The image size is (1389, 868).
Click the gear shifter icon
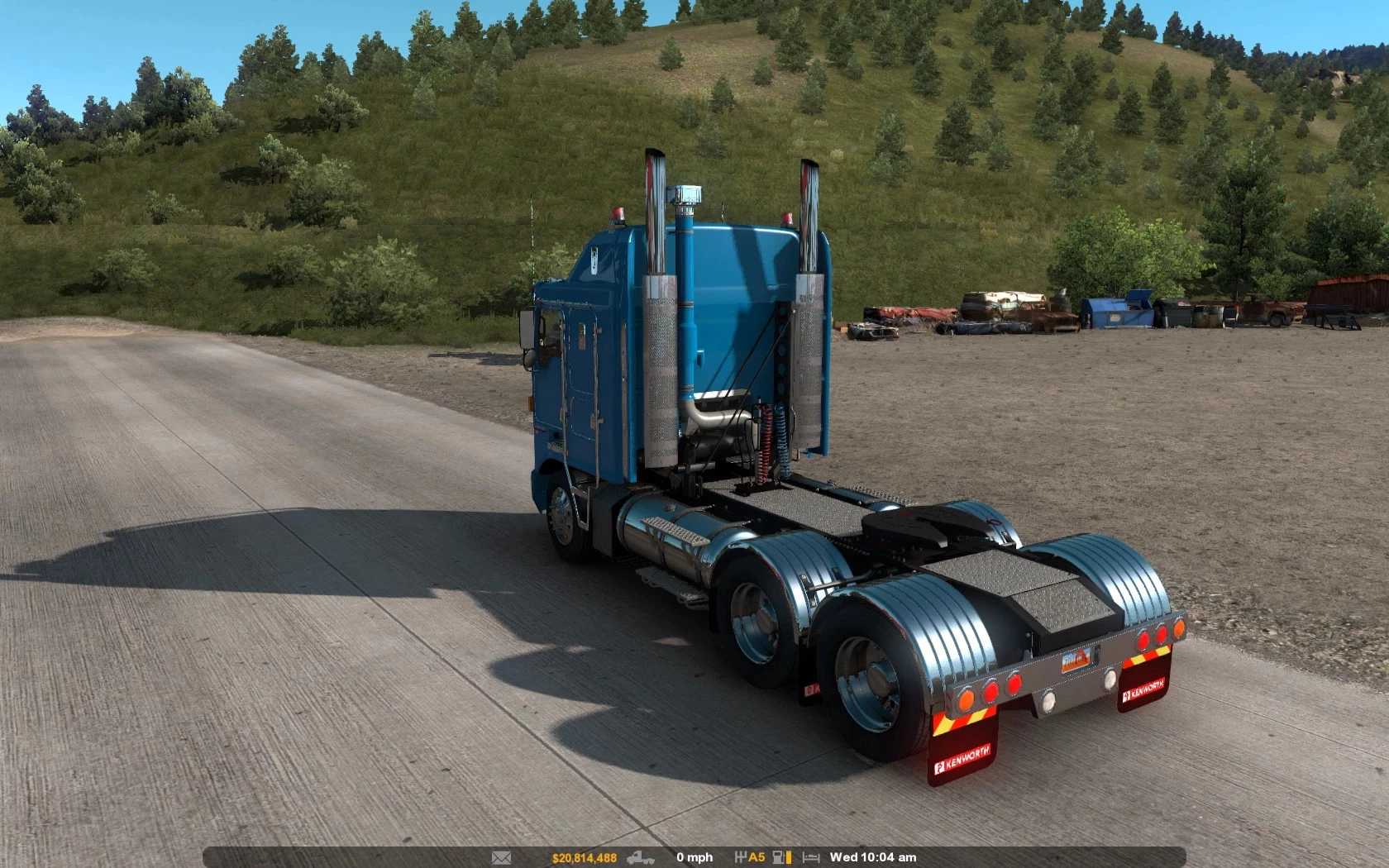coord(740,858)
